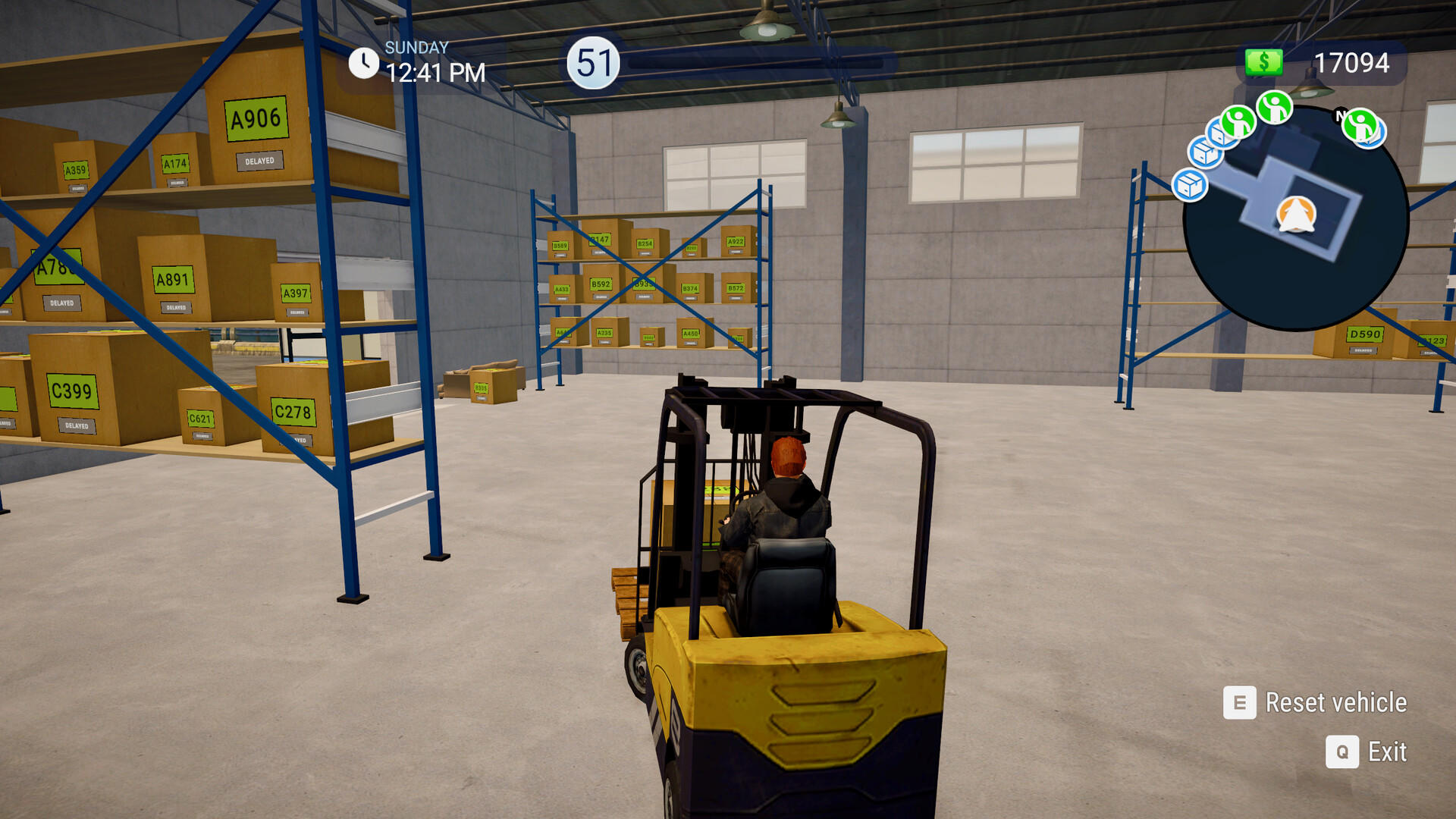Select the green A397 box label
This screenshot has width=1456, height=819.
coord(296,291)
